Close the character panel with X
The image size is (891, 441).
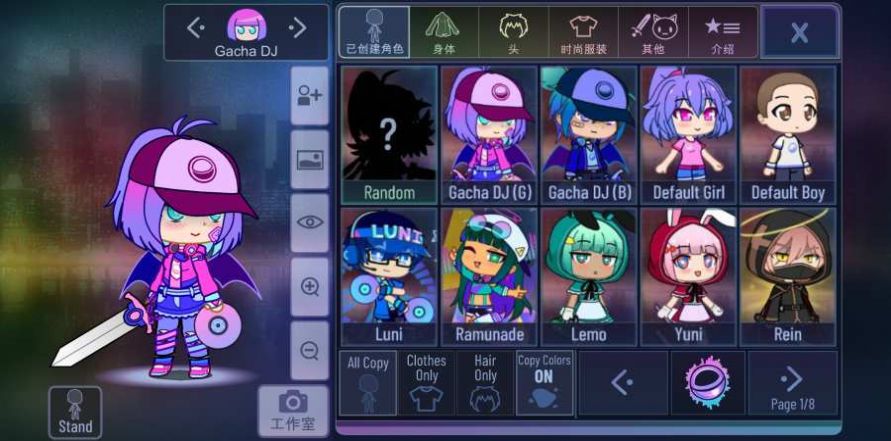[799, 32]
